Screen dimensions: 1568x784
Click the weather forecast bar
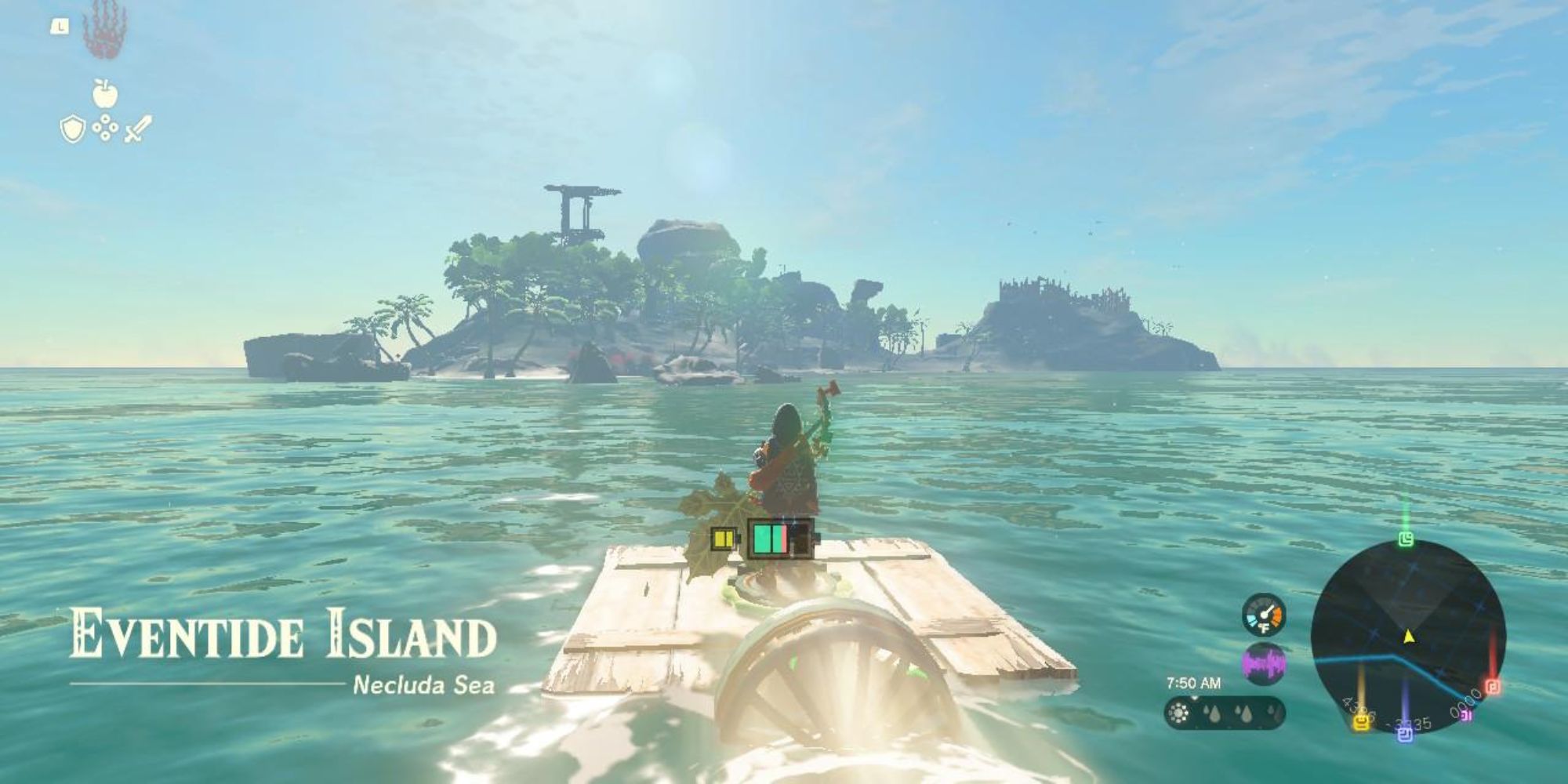tap(1225, 713)
